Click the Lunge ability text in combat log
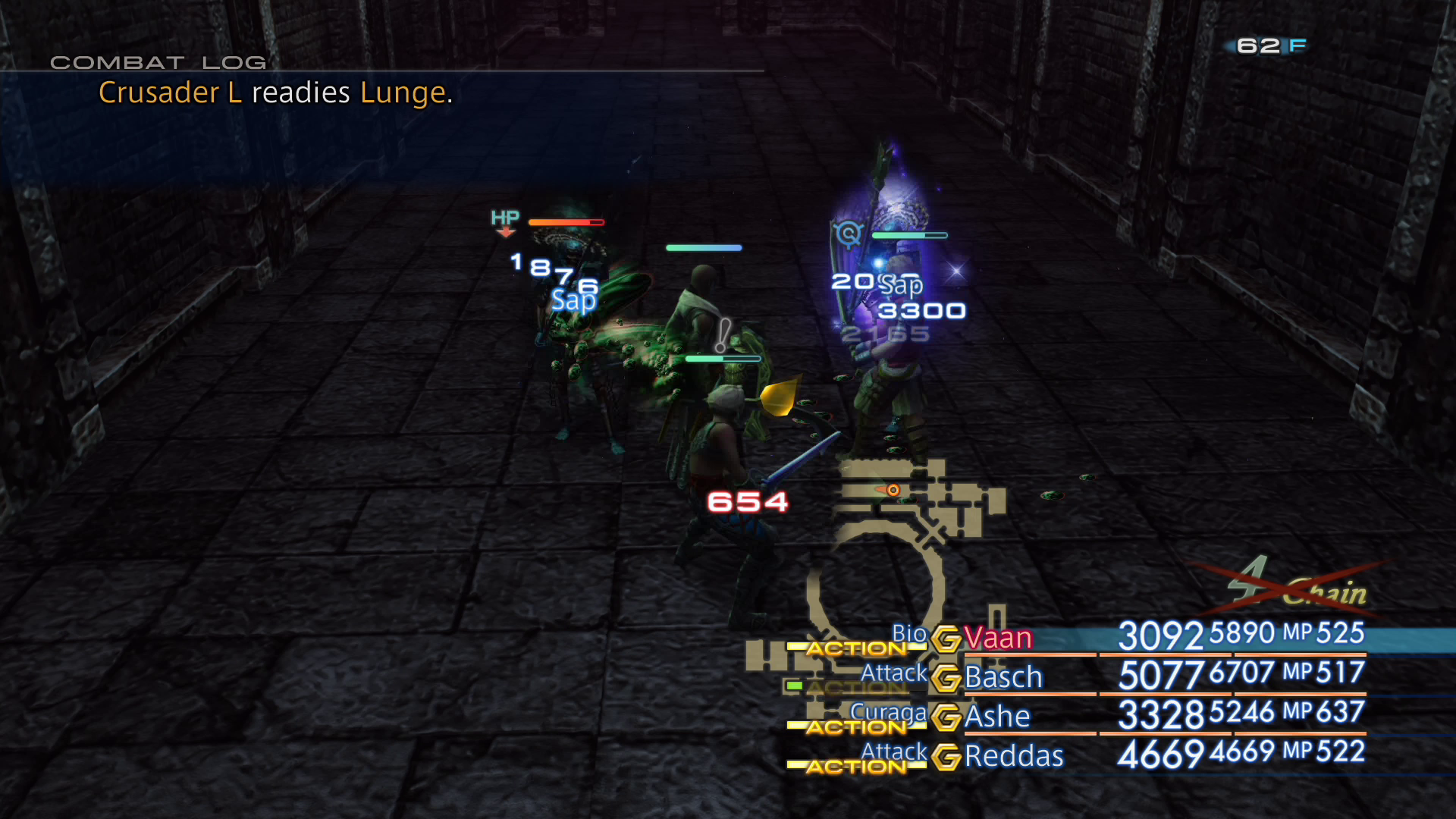The height and width of the screenshot is (819, 1456). coord(403,93)
